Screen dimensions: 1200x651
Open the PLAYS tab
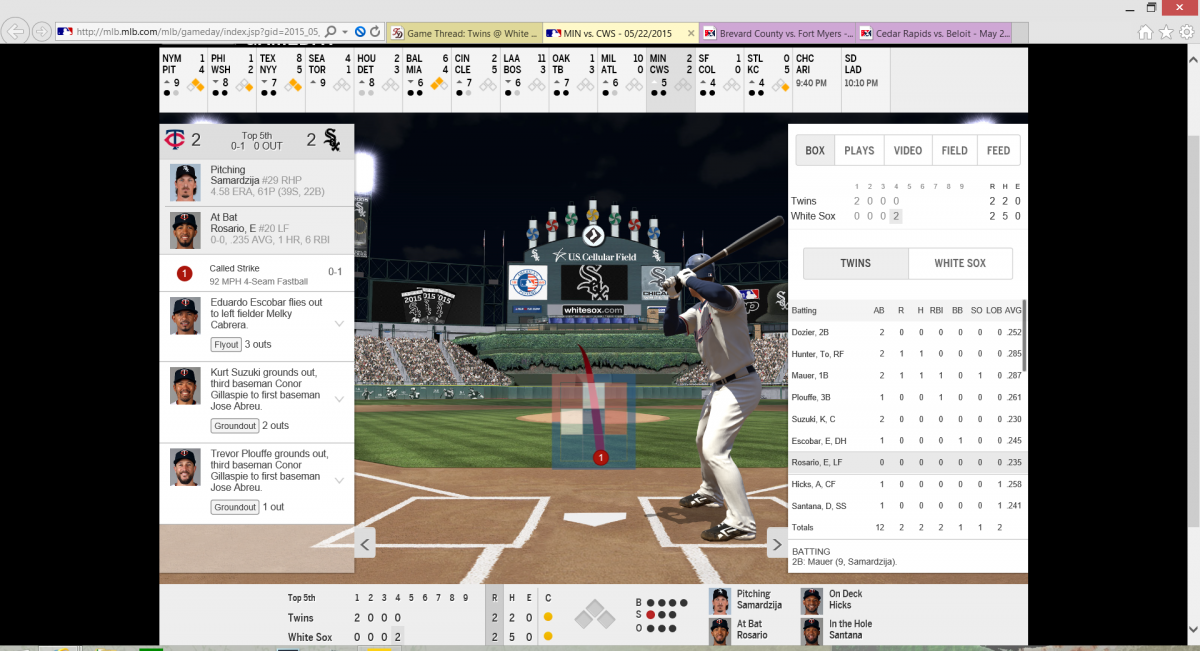pyautogui.click(x=859, y=151)
